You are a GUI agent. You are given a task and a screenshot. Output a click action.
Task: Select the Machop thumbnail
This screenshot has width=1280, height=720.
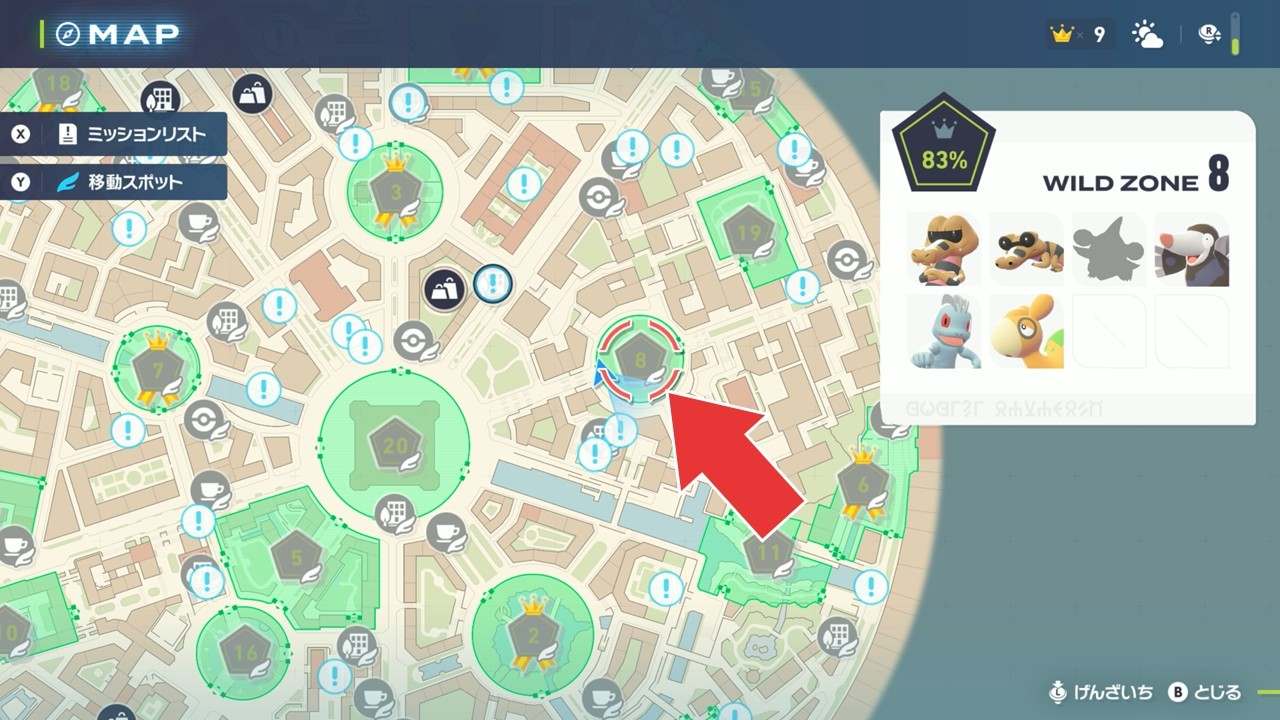945,331
